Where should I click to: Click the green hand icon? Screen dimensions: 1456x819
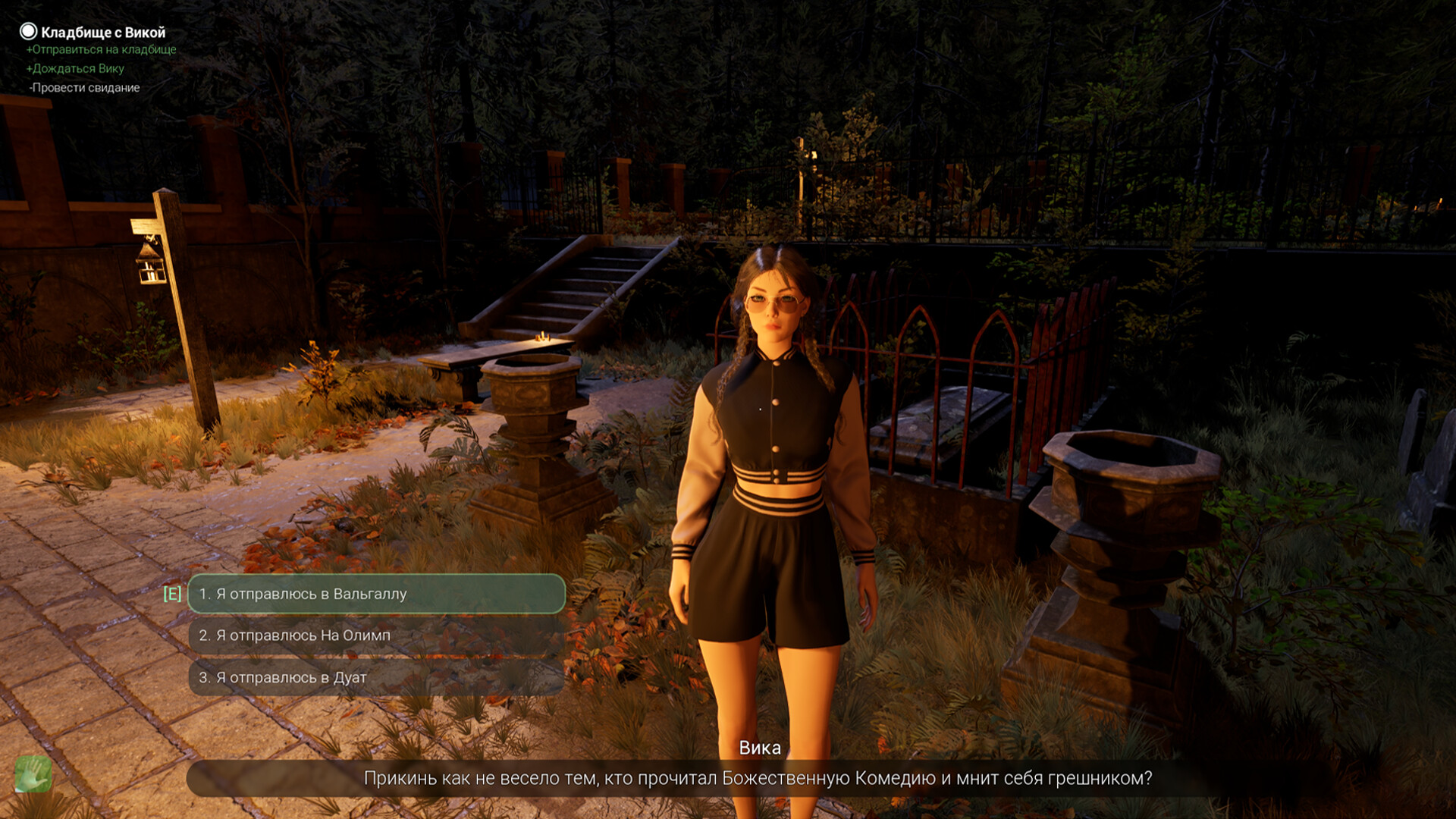point(33,774)
